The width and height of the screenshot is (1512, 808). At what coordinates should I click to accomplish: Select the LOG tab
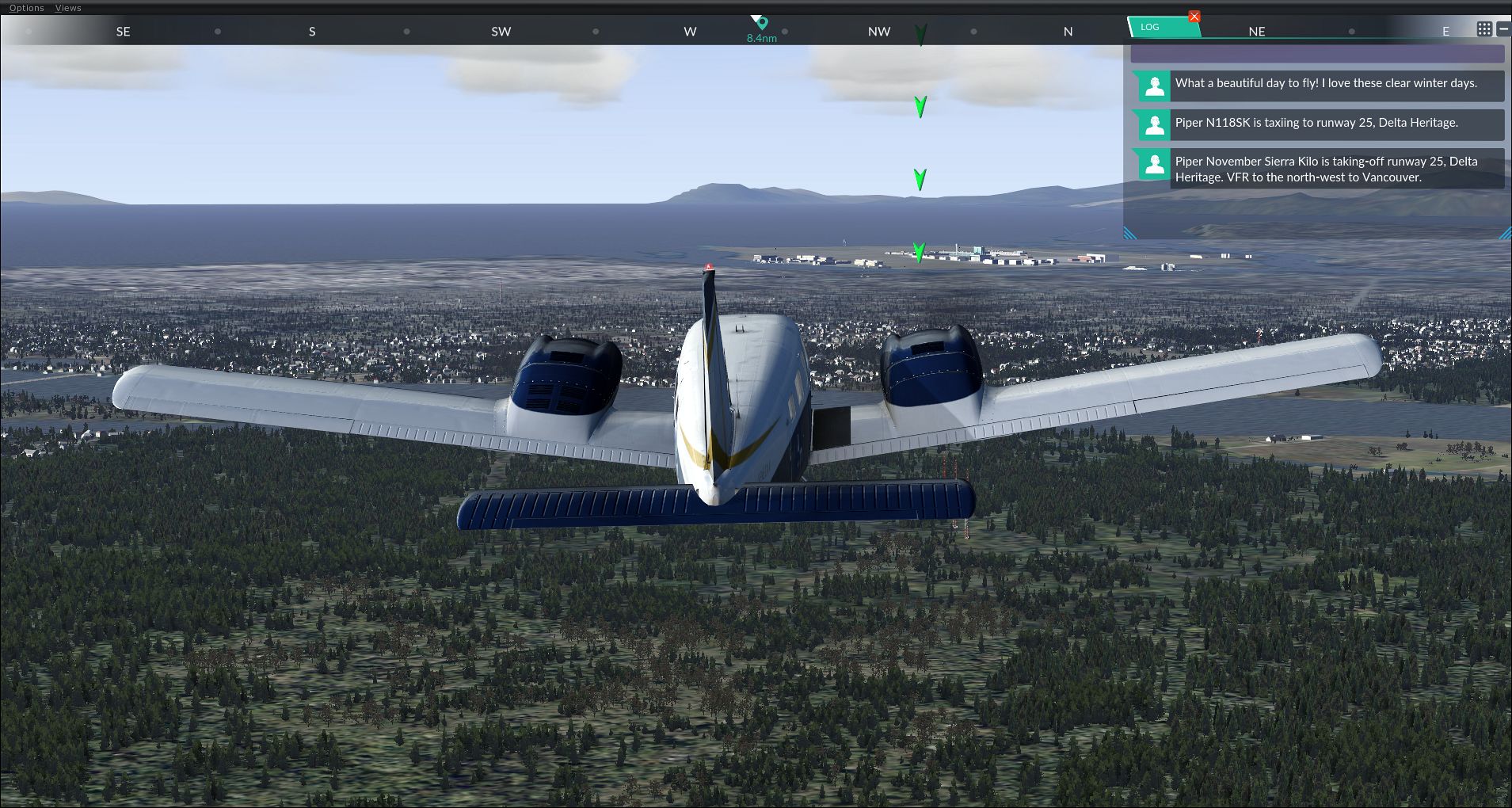(x=1150, y=27)
